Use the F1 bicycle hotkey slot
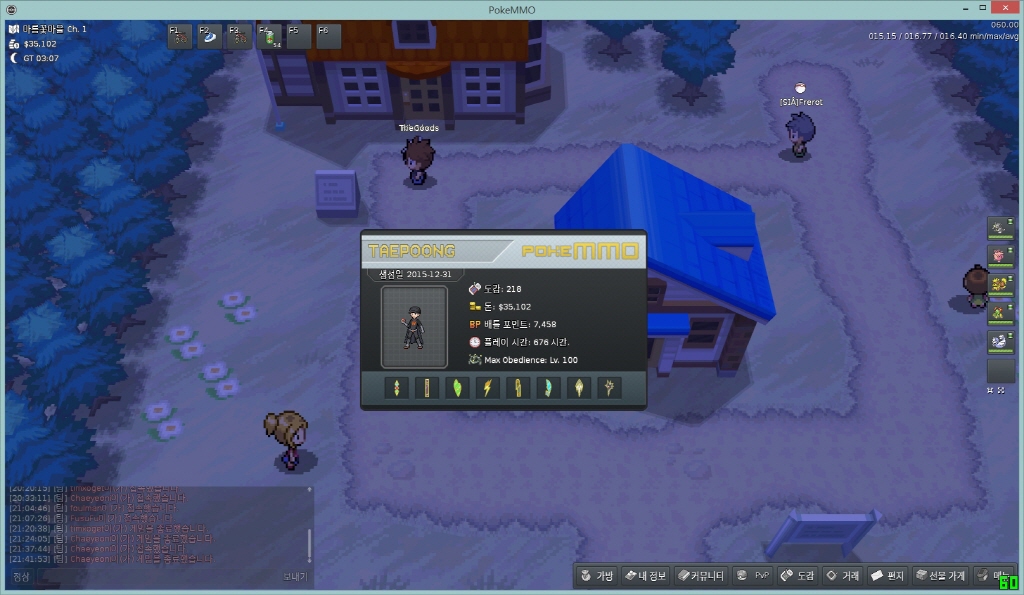This screenshot has width=1024, height=595. pyautogui.click(x=180, y=37)
